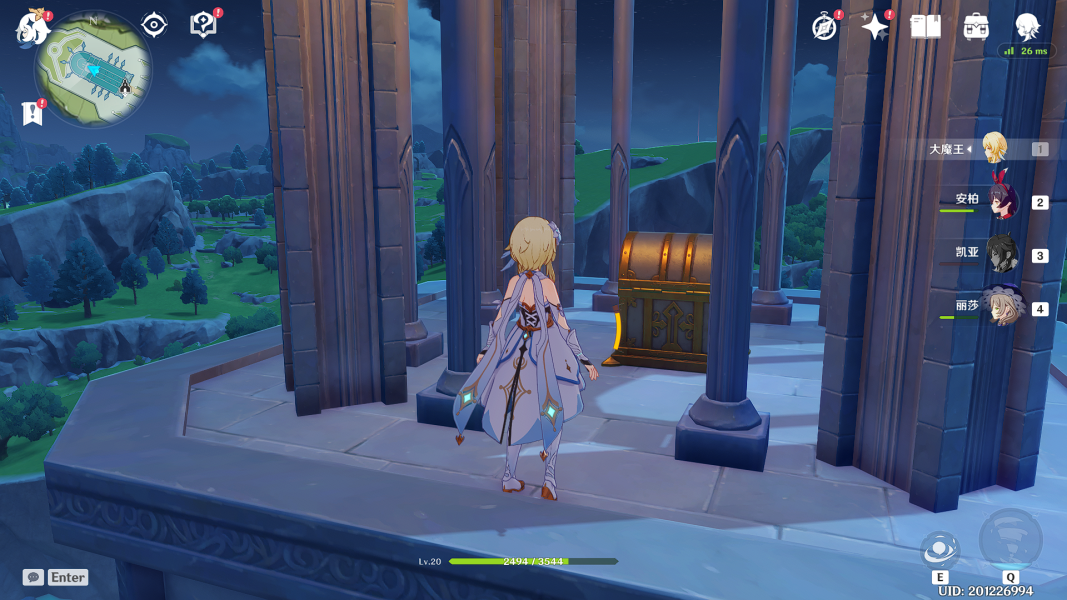Open the adventurer handbook compass icon

pos(825,27)
